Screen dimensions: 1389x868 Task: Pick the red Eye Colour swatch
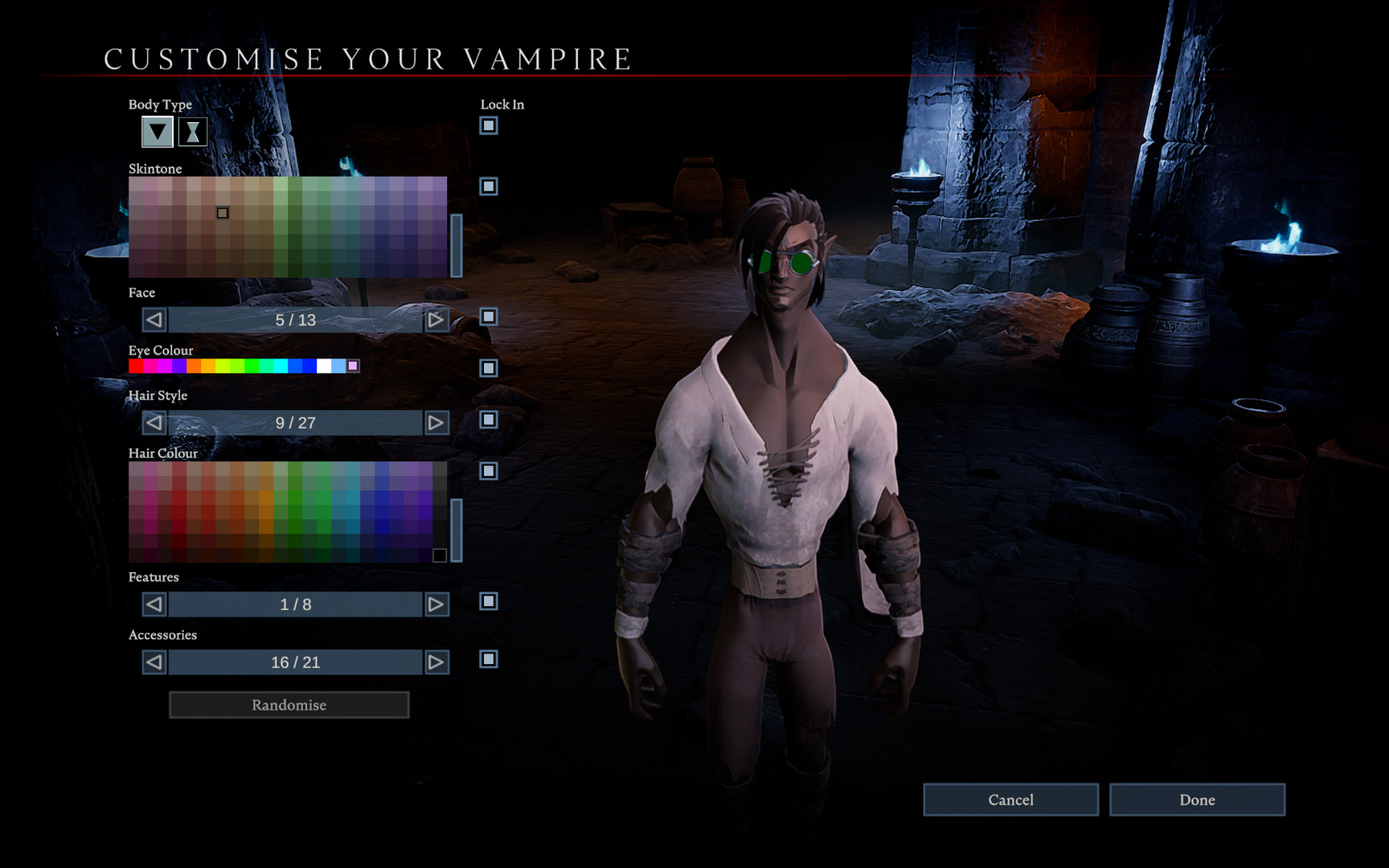click(134, 366)
